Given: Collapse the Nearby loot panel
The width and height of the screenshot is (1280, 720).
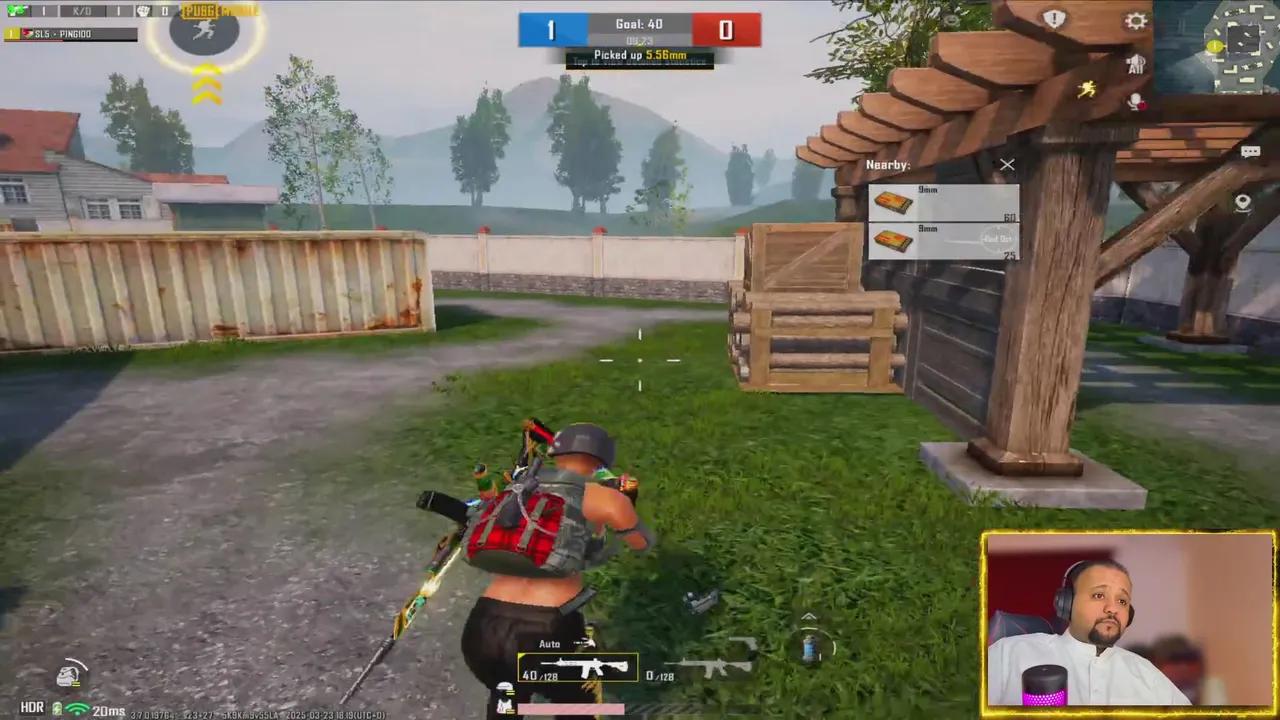Looking at the screenshot, I should [1007, 165].
